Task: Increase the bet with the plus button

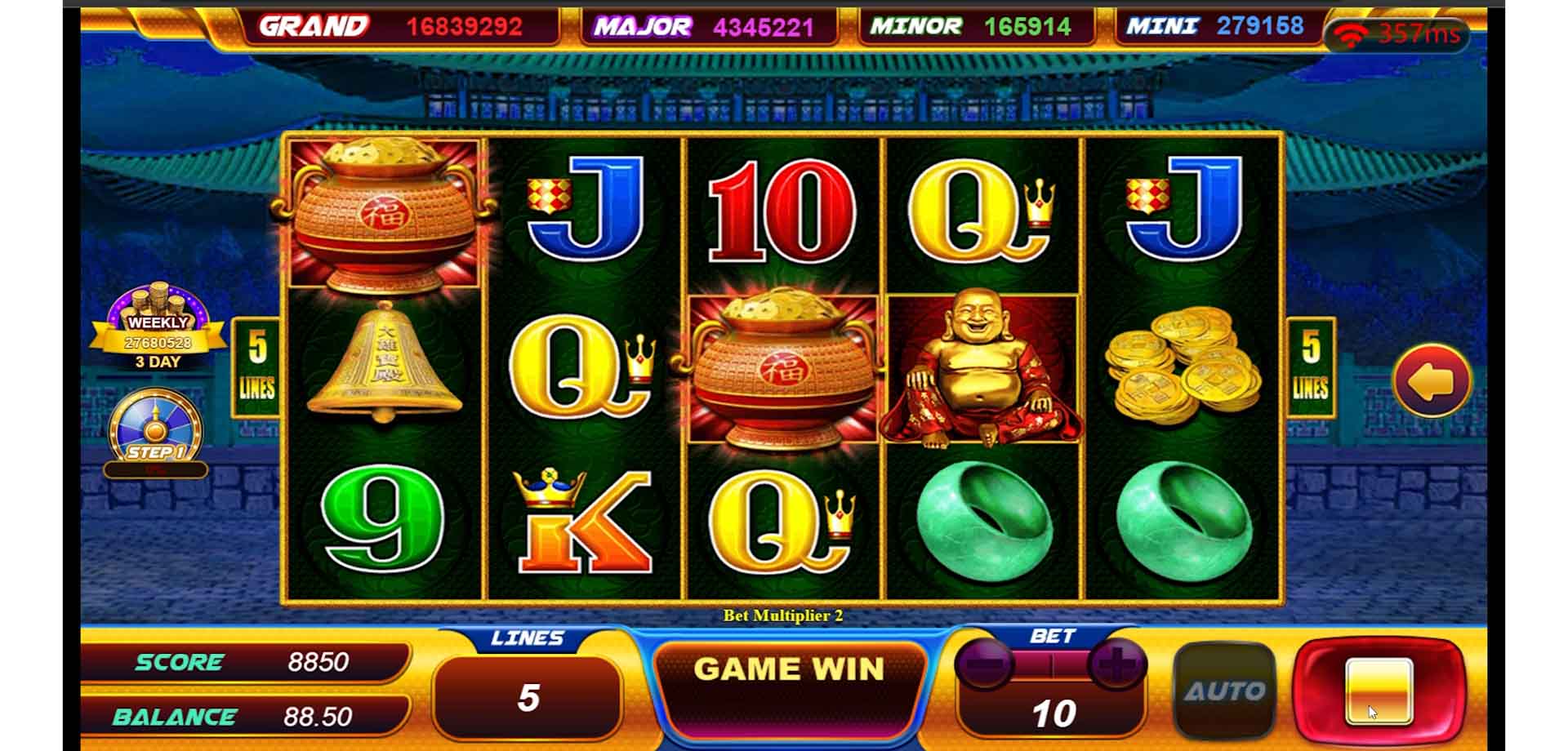Action: pyautogui.click(x=1116, y=663)
